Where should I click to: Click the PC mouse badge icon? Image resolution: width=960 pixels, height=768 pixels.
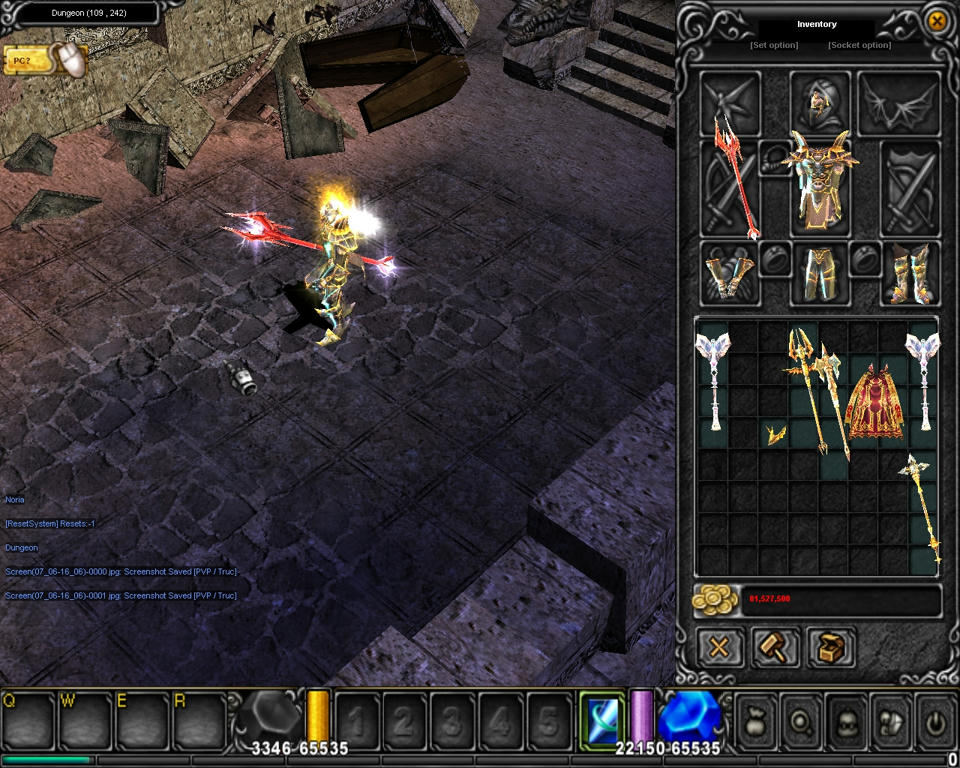click(45, 61)
